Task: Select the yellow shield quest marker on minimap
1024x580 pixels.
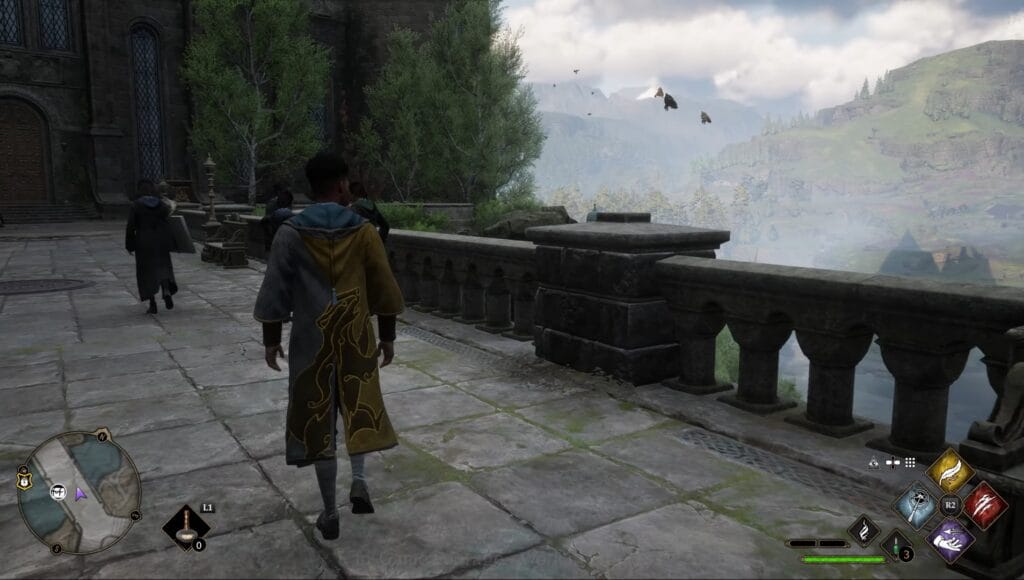Action: [x=22, y=483]
